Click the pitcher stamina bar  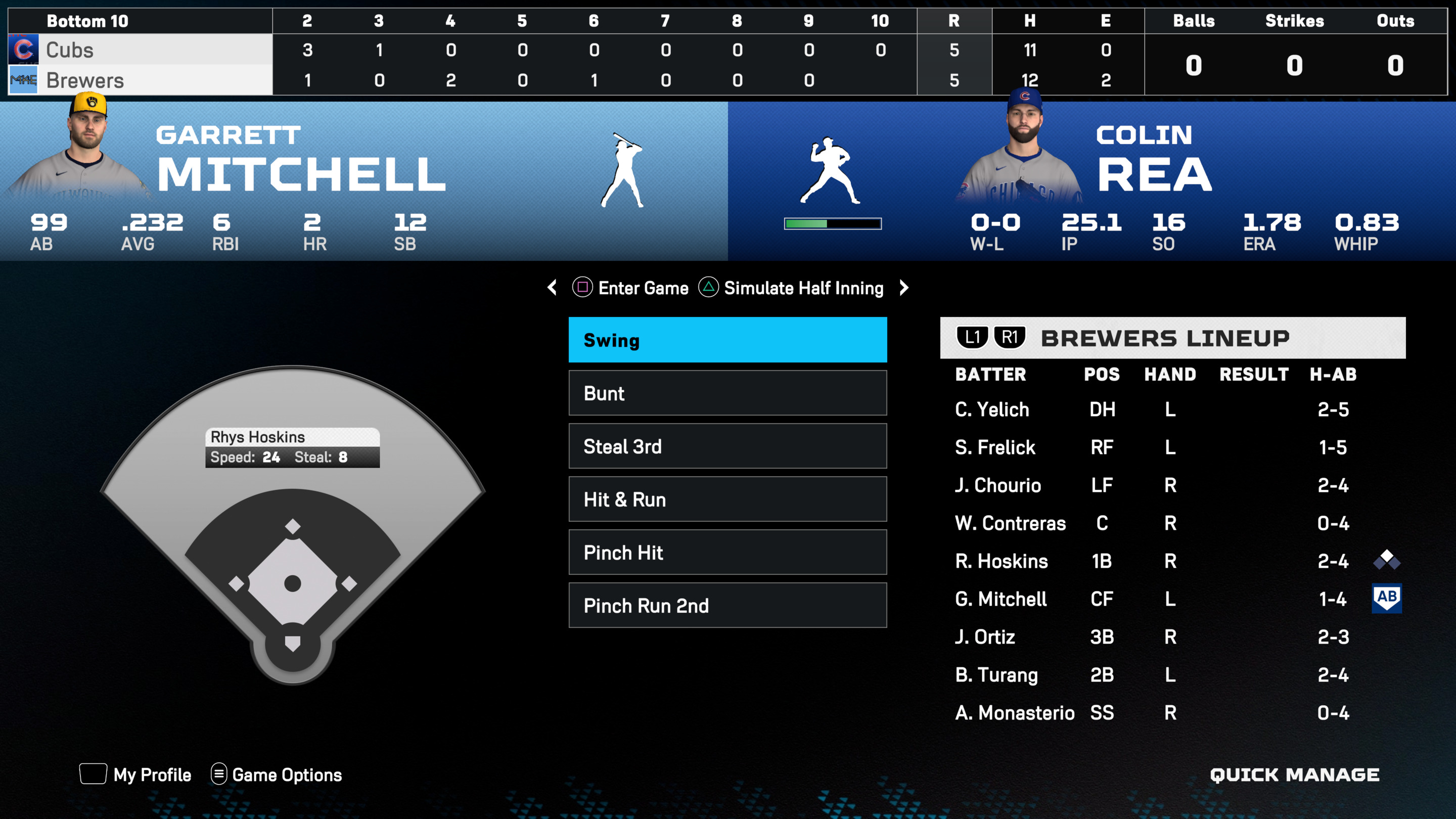click(x=833, y=223)
